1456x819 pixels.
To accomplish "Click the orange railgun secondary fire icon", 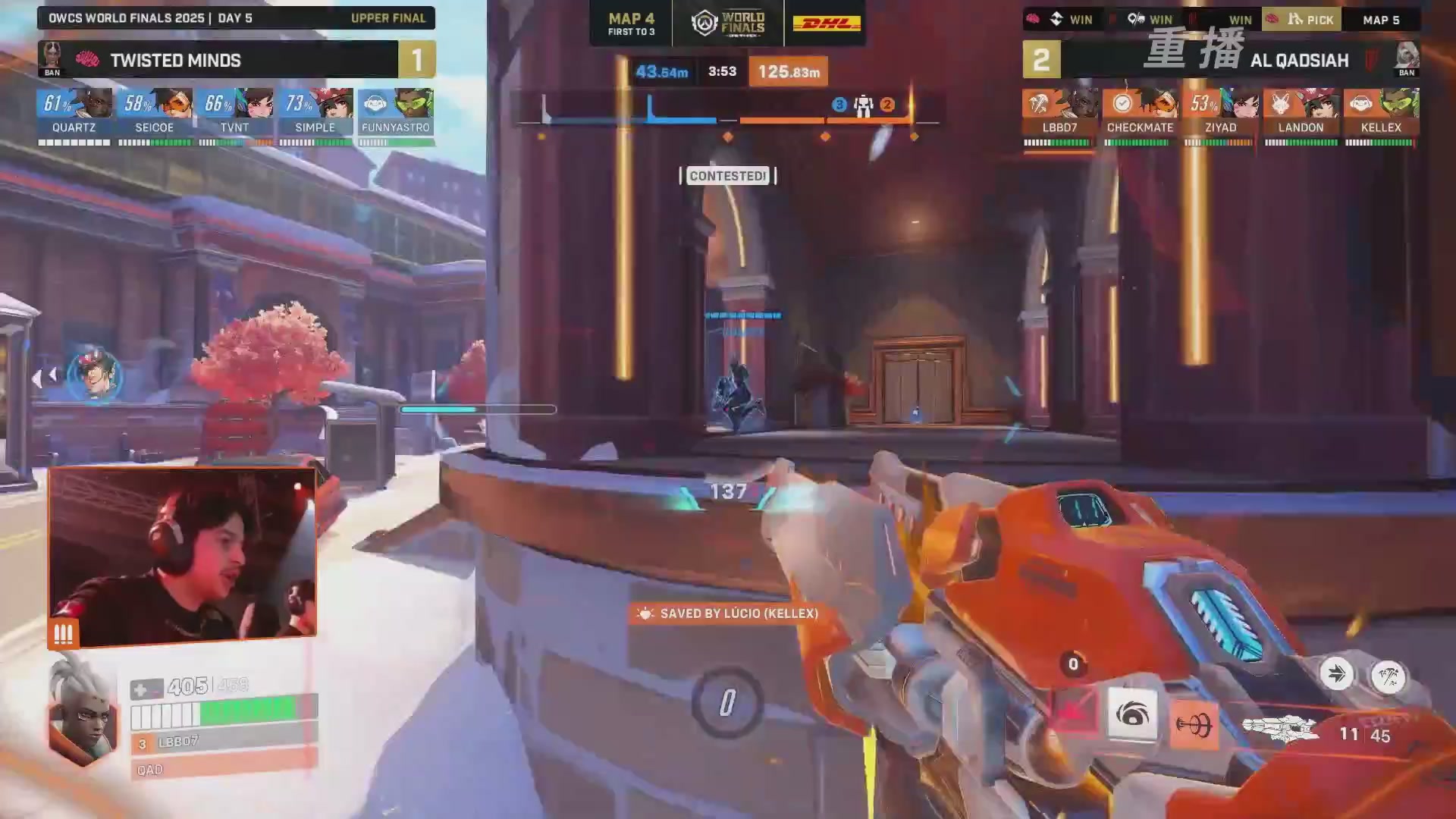I will coord(1194,725).
